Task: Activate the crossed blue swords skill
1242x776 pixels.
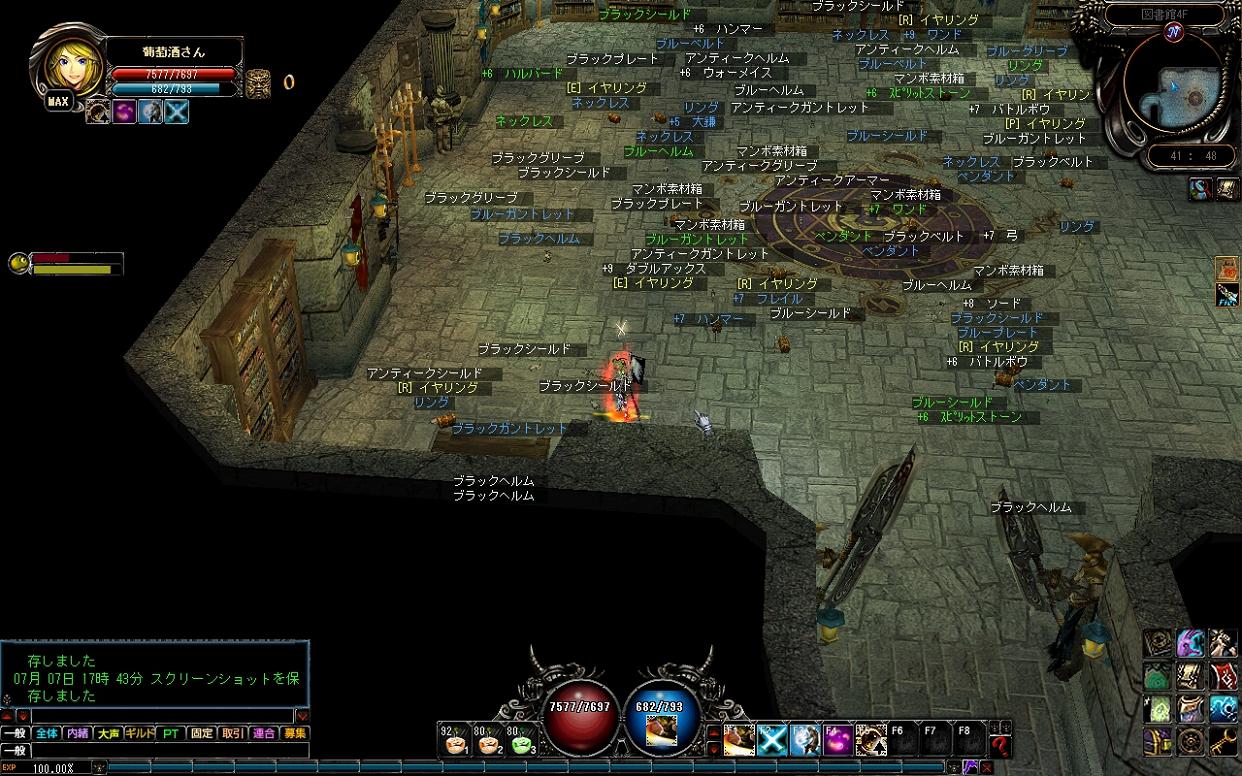Action: pyautogui.click(x=771, y=740)
